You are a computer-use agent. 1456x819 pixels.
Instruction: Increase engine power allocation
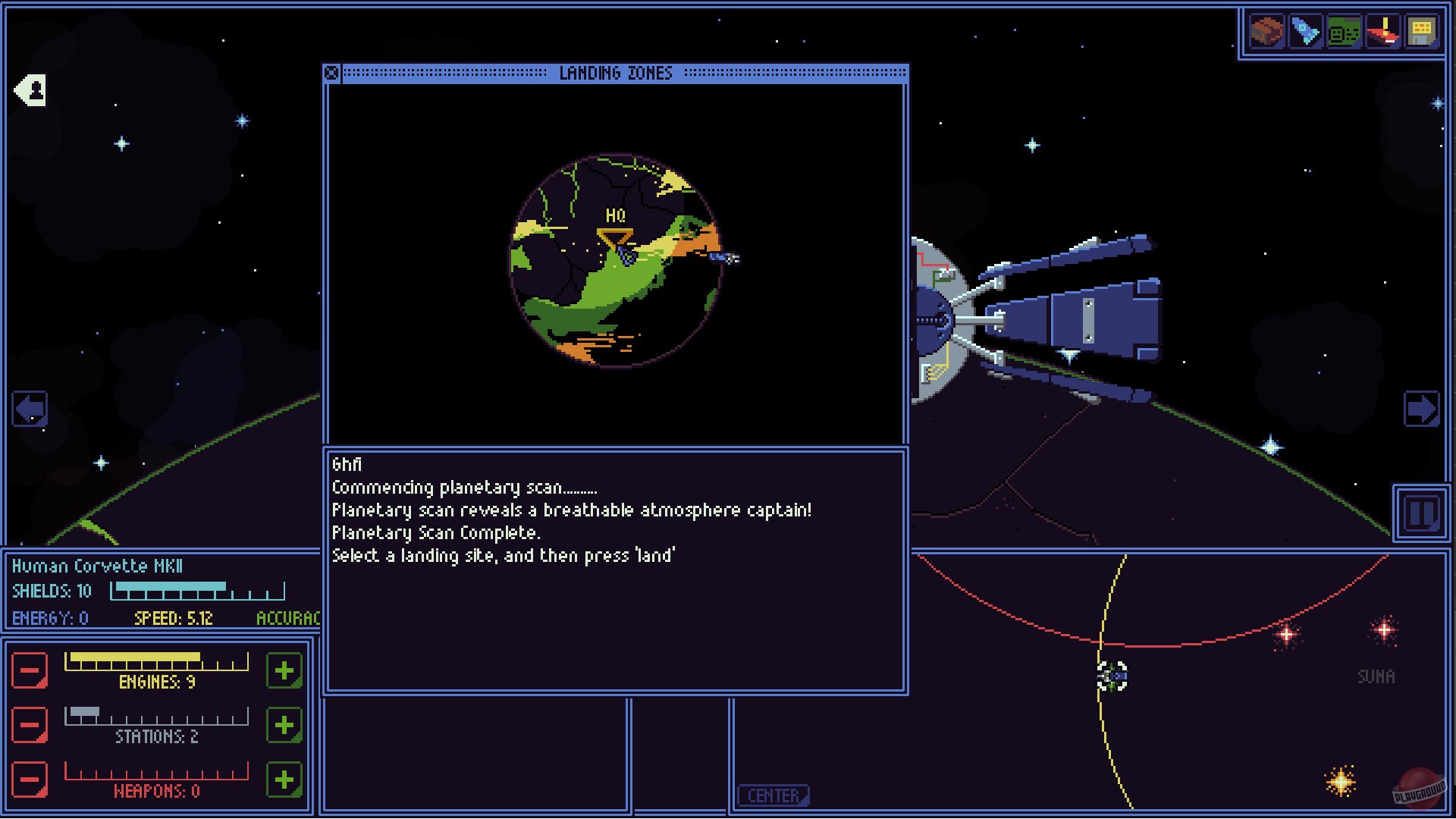283,670
